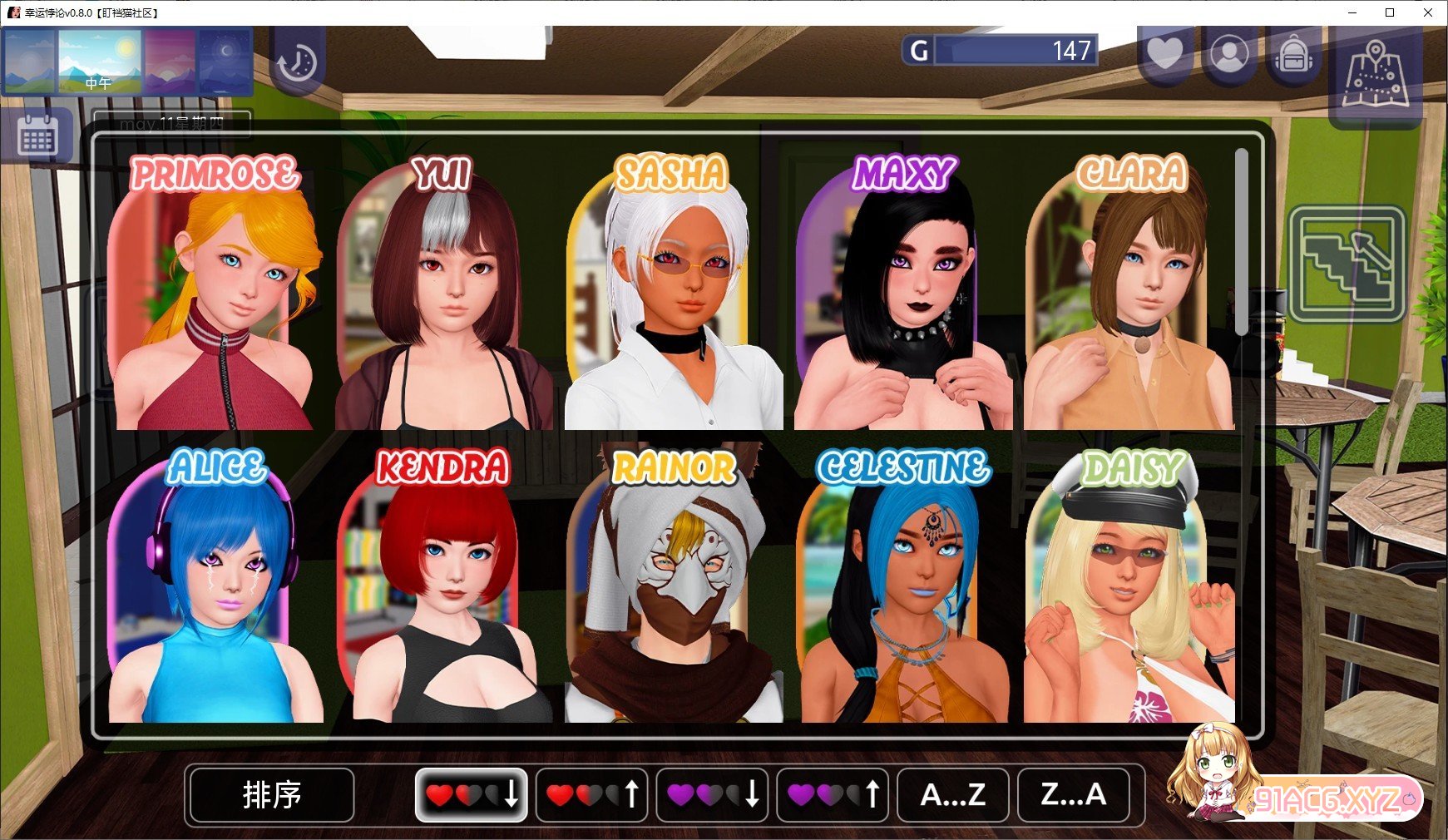Screen dimensions: 1448x840
Task: Sort by purple hearts descending
Action: pyautogui.click(x=712, y=795)
